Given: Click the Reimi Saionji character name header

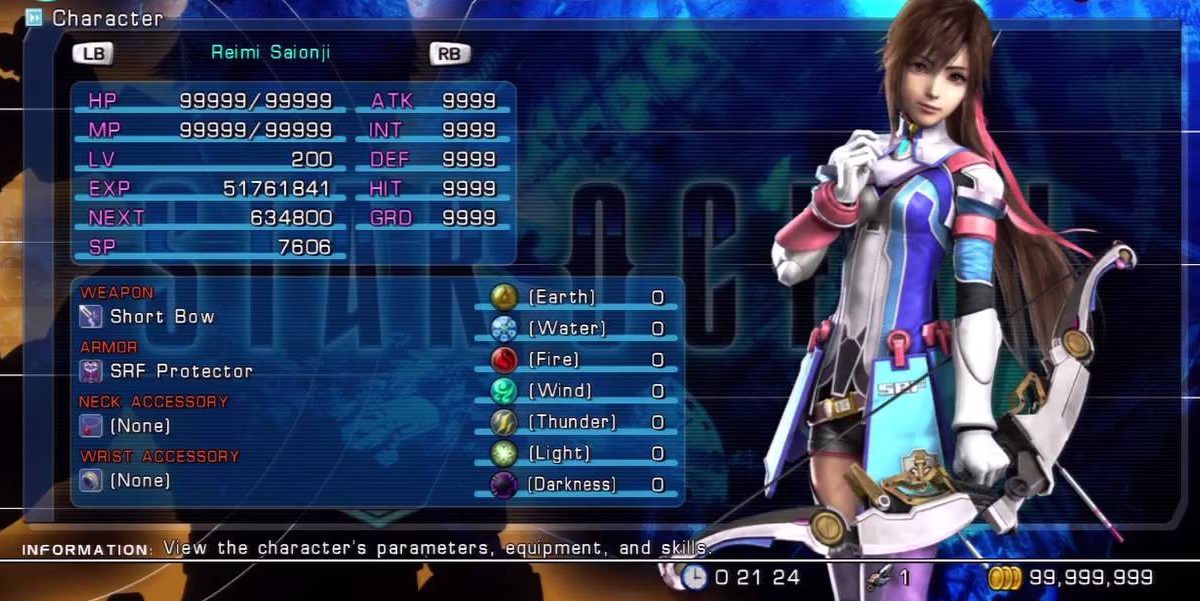Looking at the screenshot, I should [x=271, y=52].
